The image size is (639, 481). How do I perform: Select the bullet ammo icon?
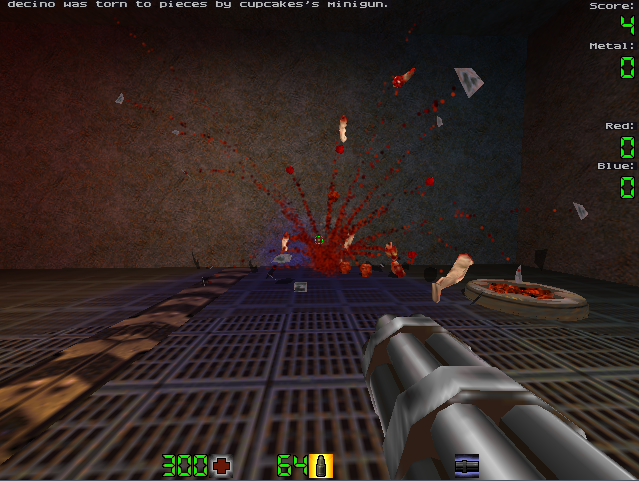pyautogui.click(x=322, y=465)
